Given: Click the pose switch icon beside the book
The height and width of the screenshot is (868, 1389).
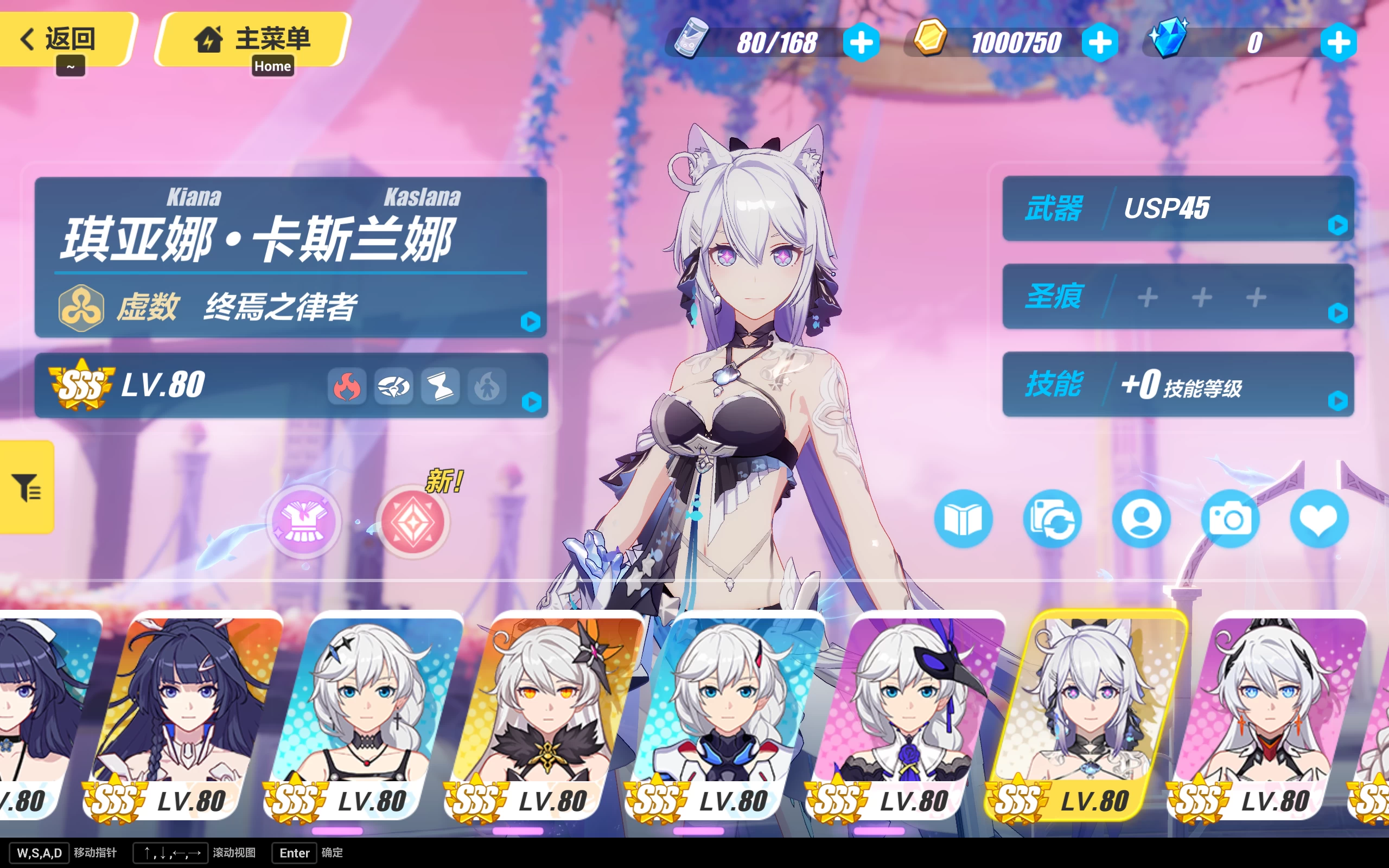Looking at the screenshot, I should point(1053,519).
